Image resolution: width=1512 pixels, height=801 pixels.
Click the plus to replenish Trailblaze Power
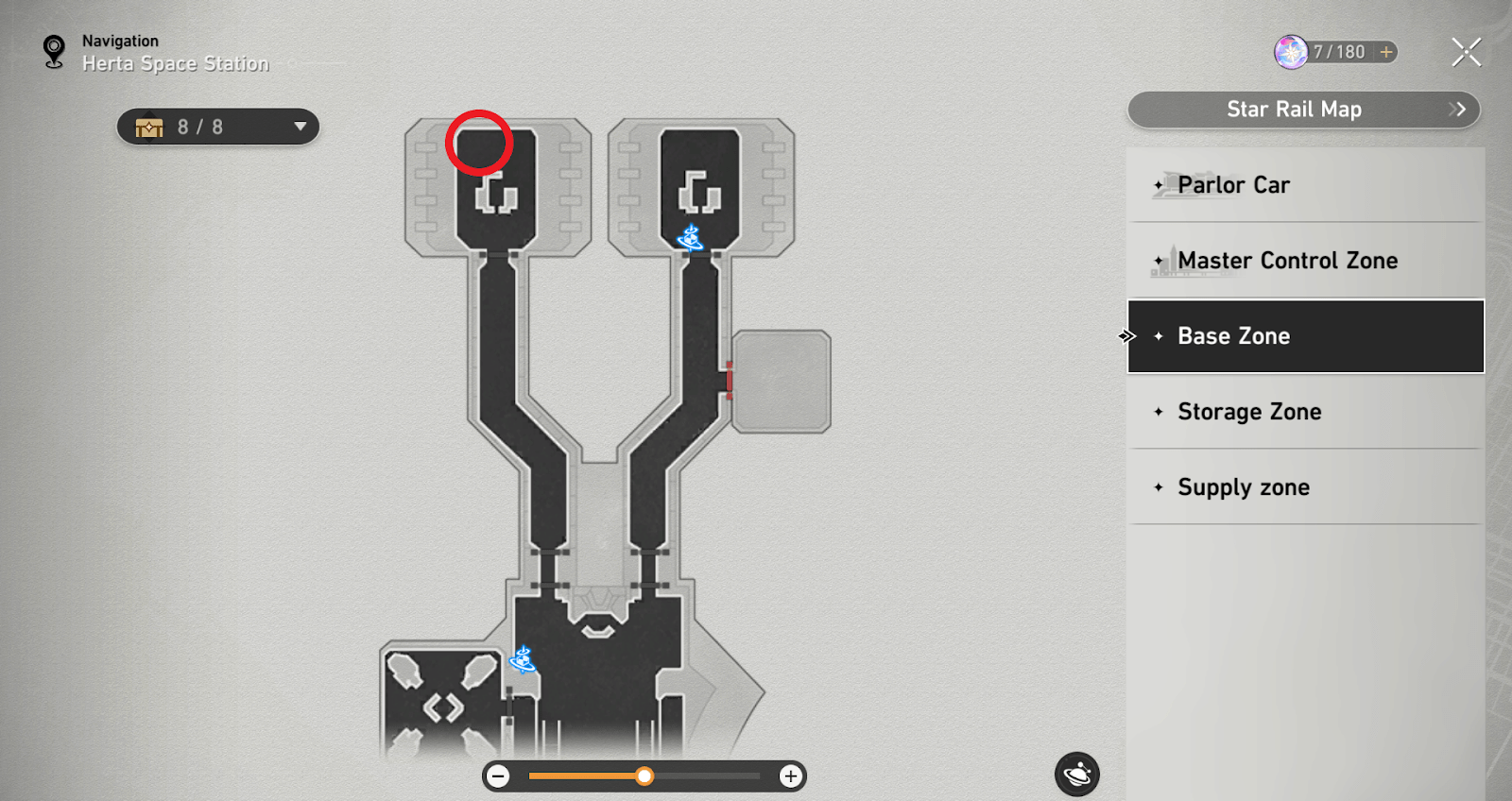tap(1385, 52)
